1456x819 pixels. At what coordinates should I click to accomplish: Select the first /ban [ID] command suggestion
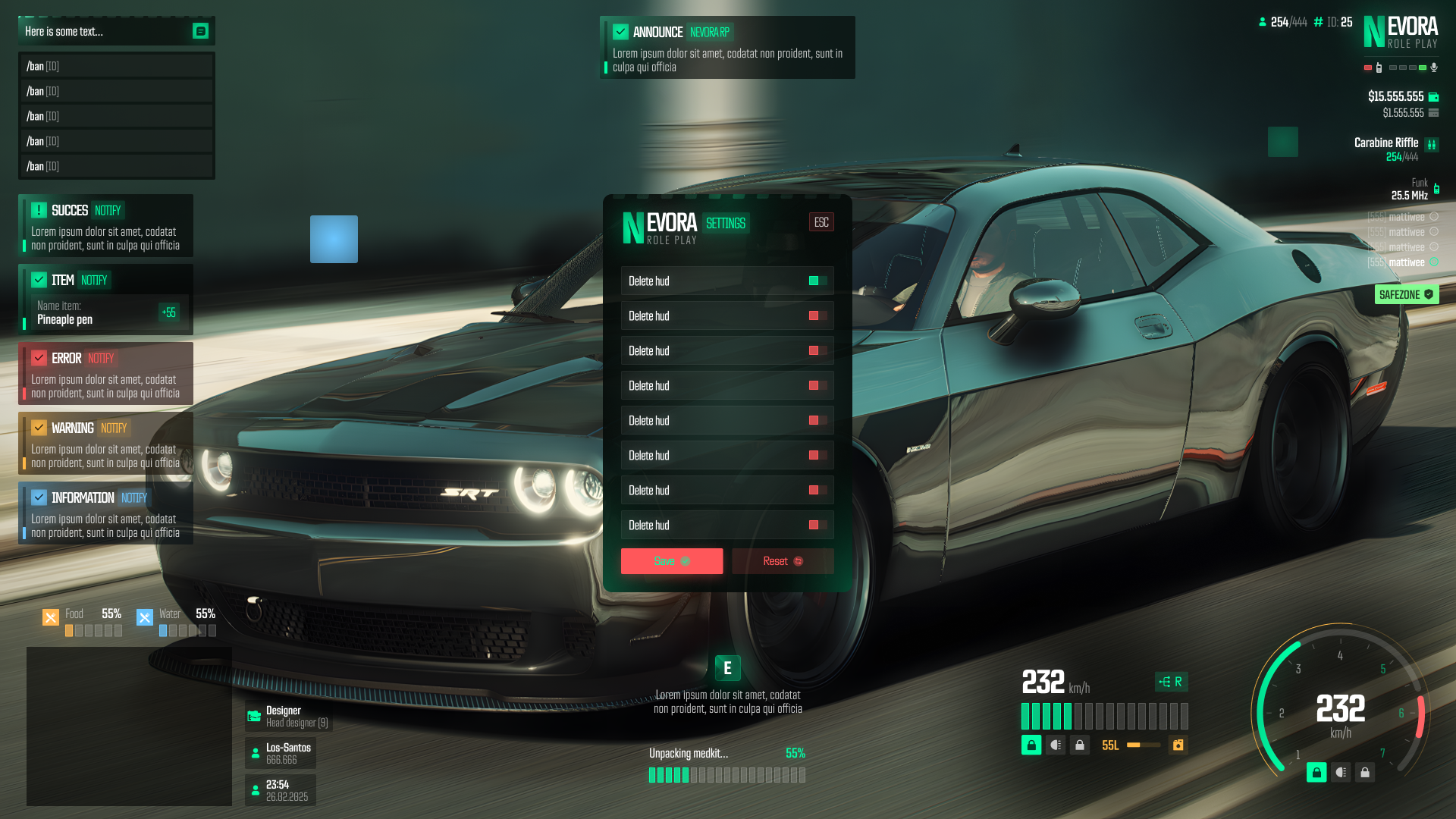click(x=116, y=66)
